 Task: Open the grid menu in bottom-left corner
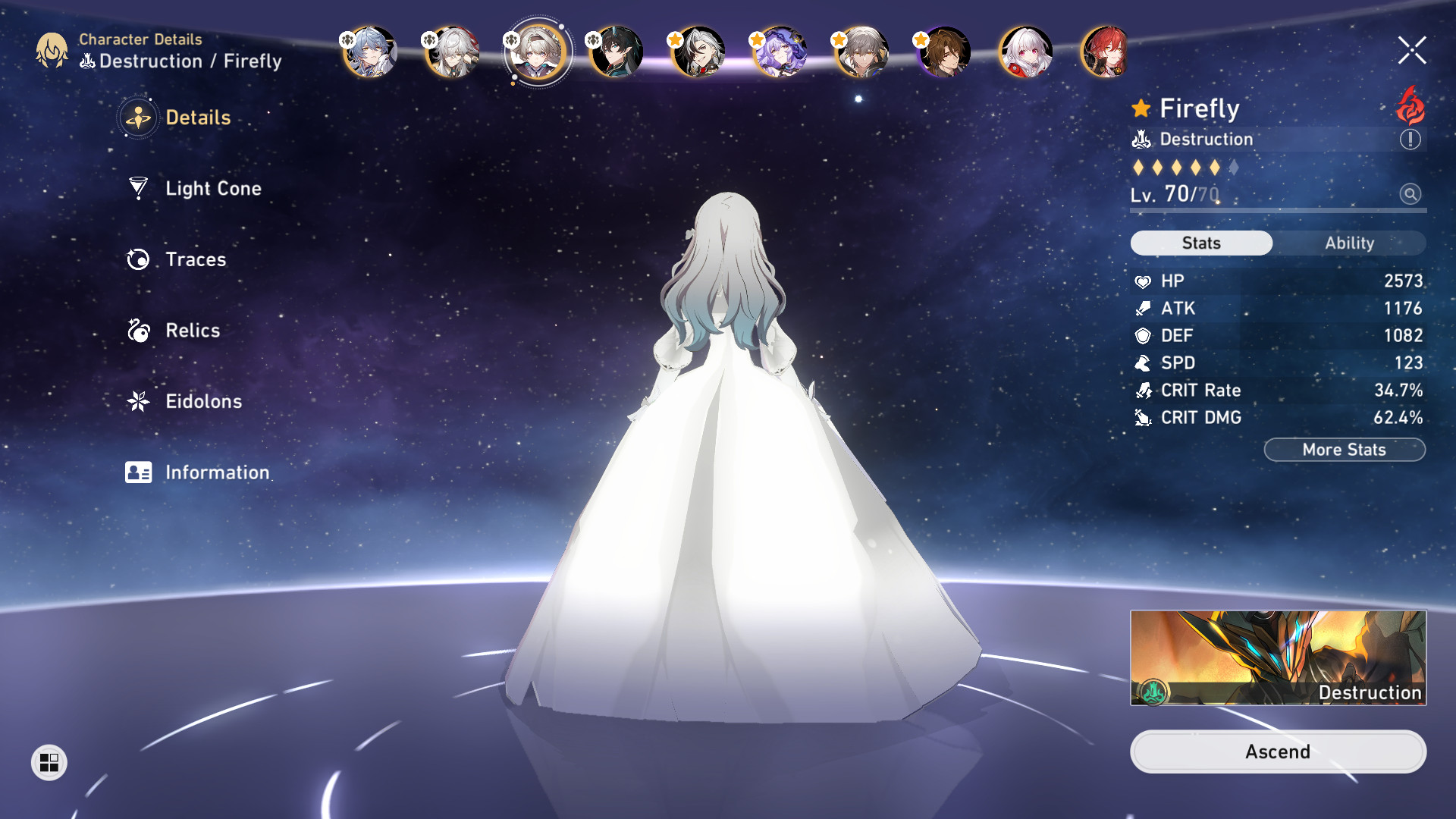tap(50, 764)
